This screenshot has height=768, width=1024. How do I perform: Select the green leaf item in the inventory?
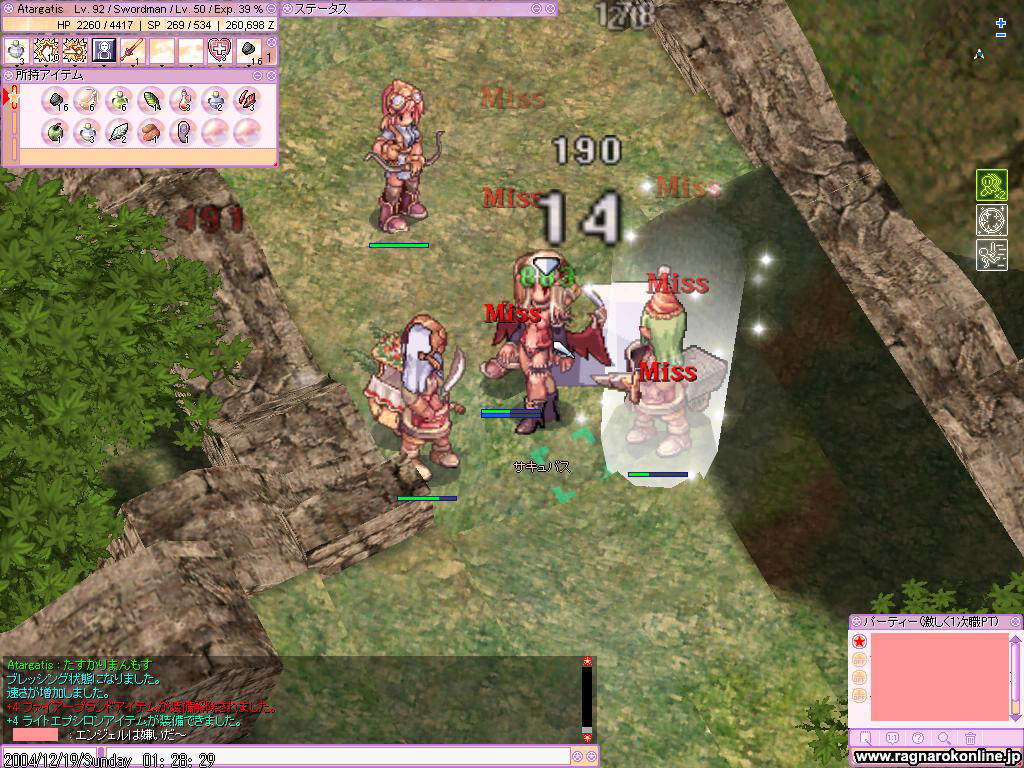tap(151, 100)
